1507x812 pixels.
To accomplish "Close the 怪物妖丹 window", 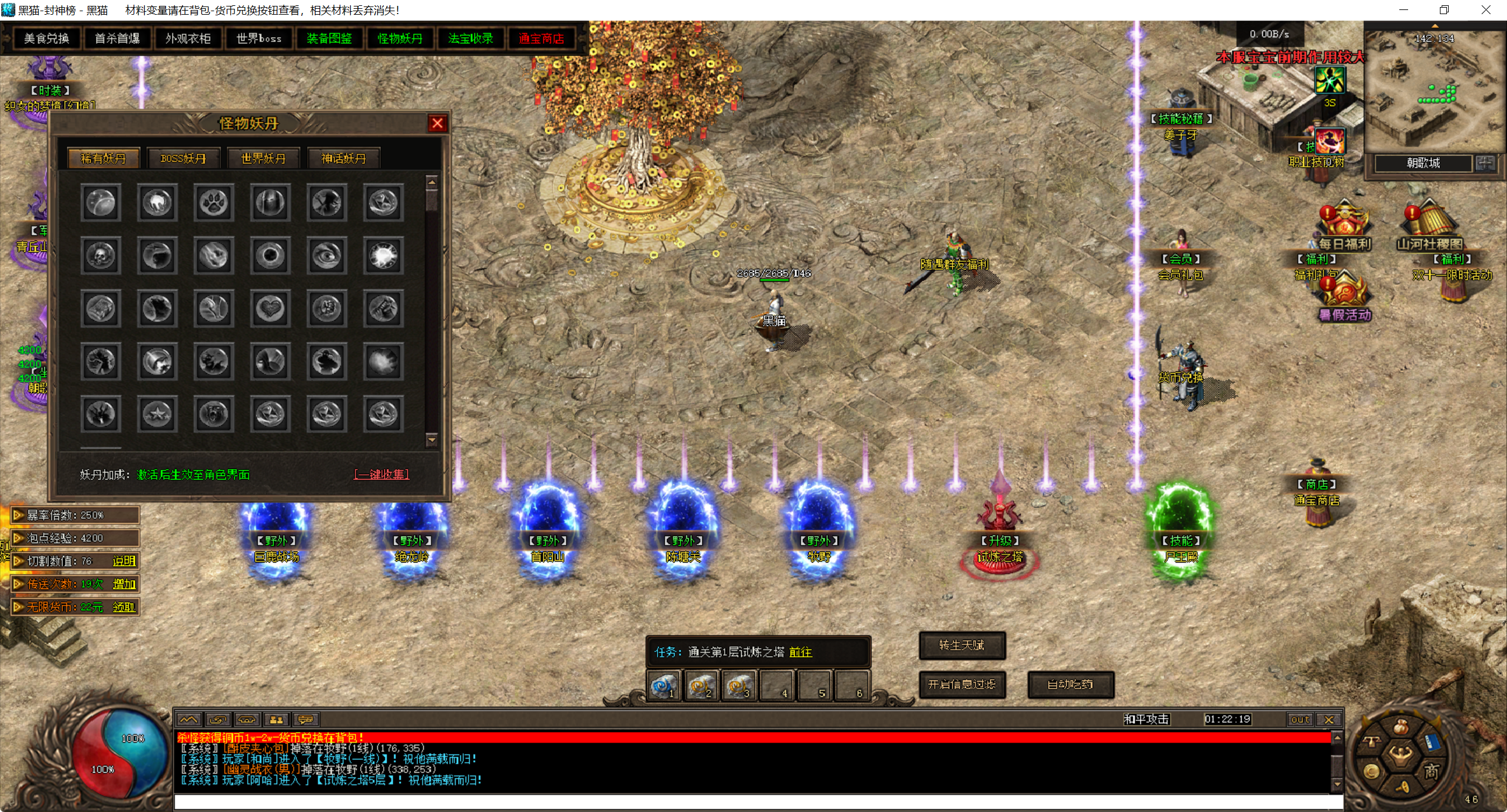I will tap(437, 123).
